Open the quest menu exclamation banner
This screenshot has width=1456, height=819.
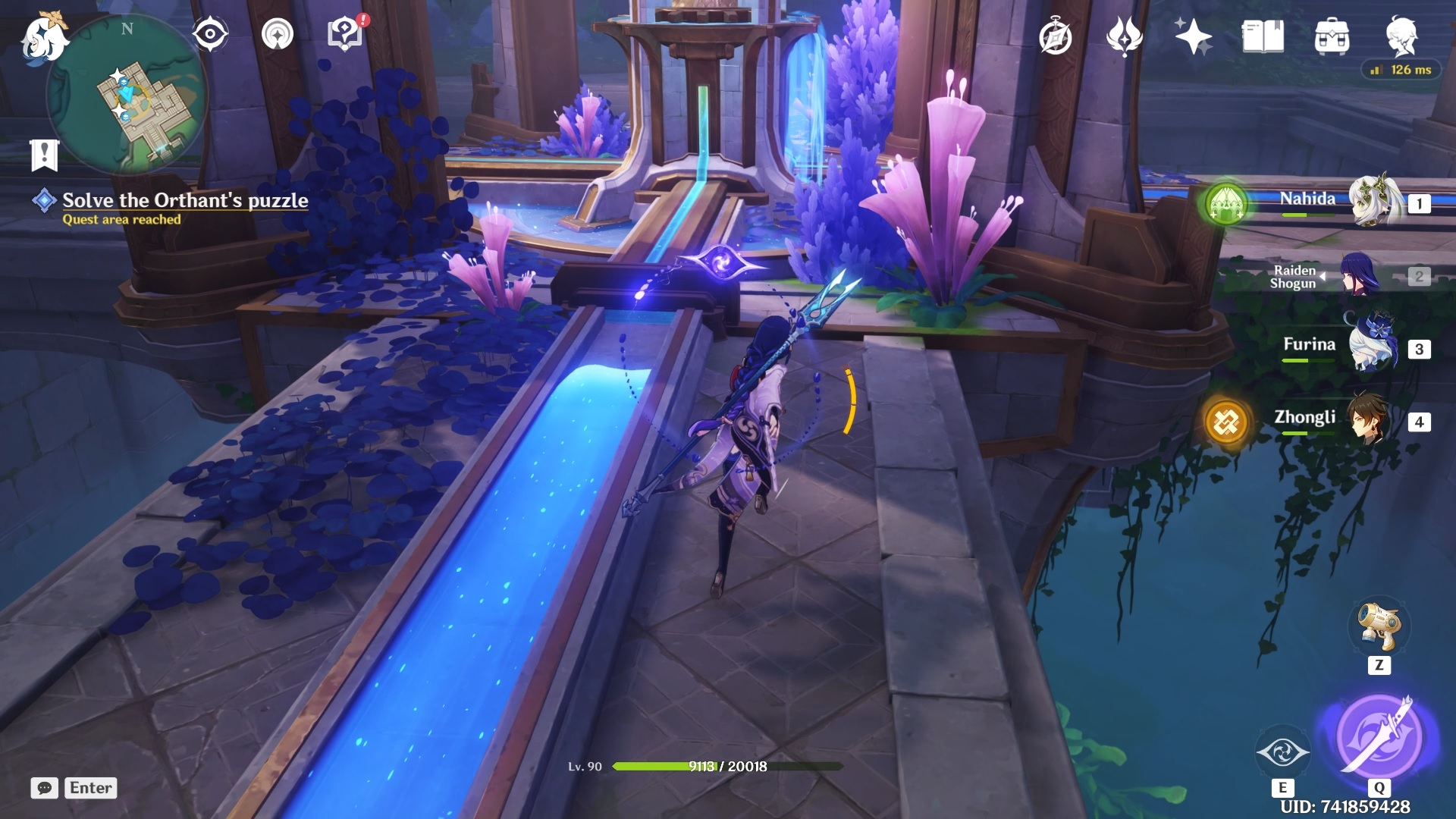pos(45,155)
